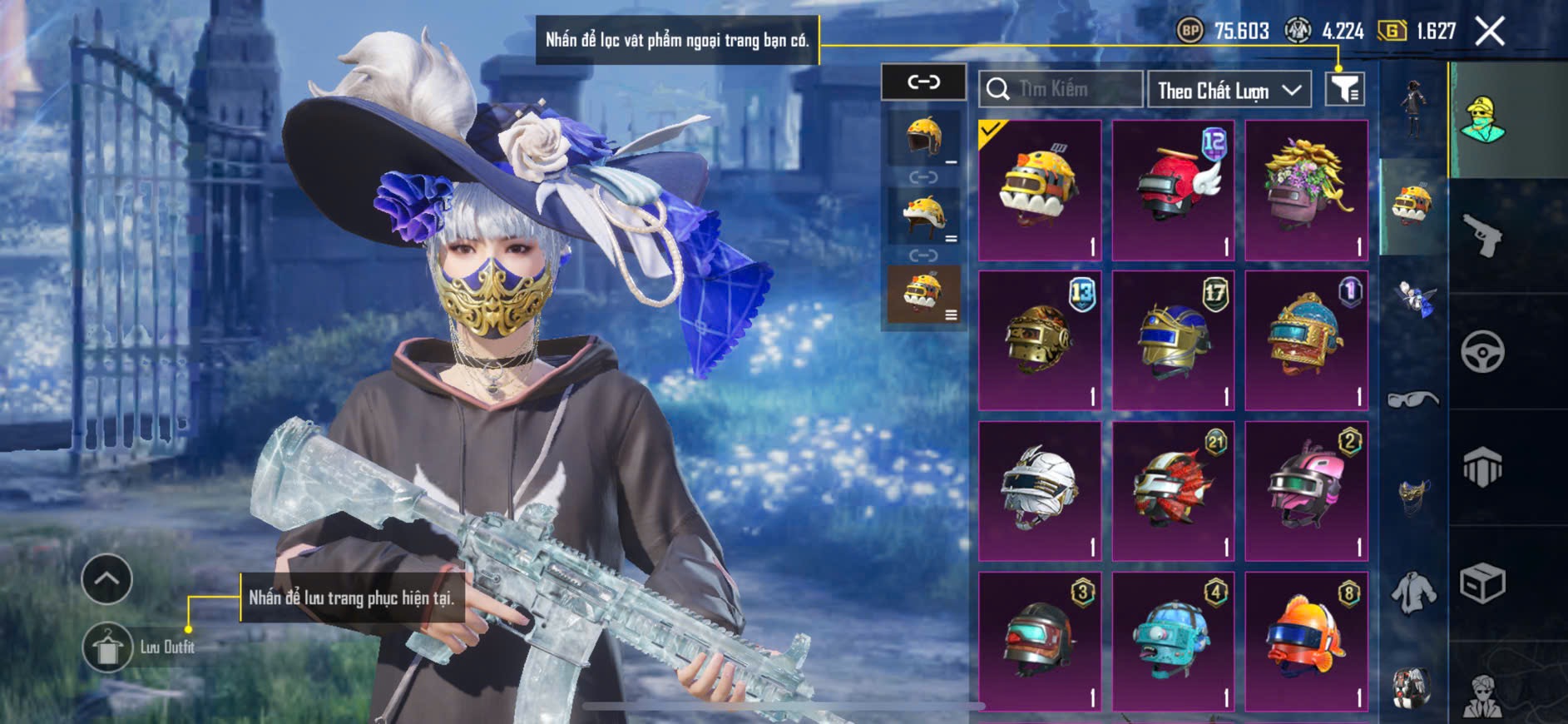This screenshot has width=1568, height=724.
Task: Select the red winged helmet skin
Action: [1173, 191]
